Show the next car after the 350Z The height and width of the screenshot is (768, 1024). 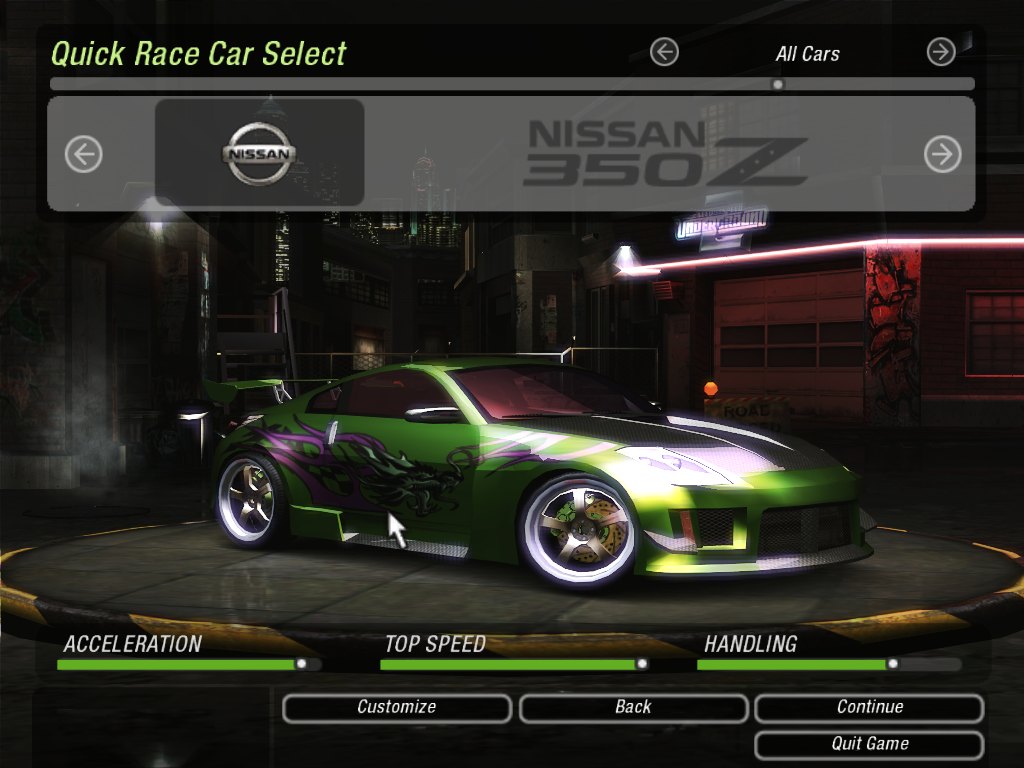pos(942,154)
